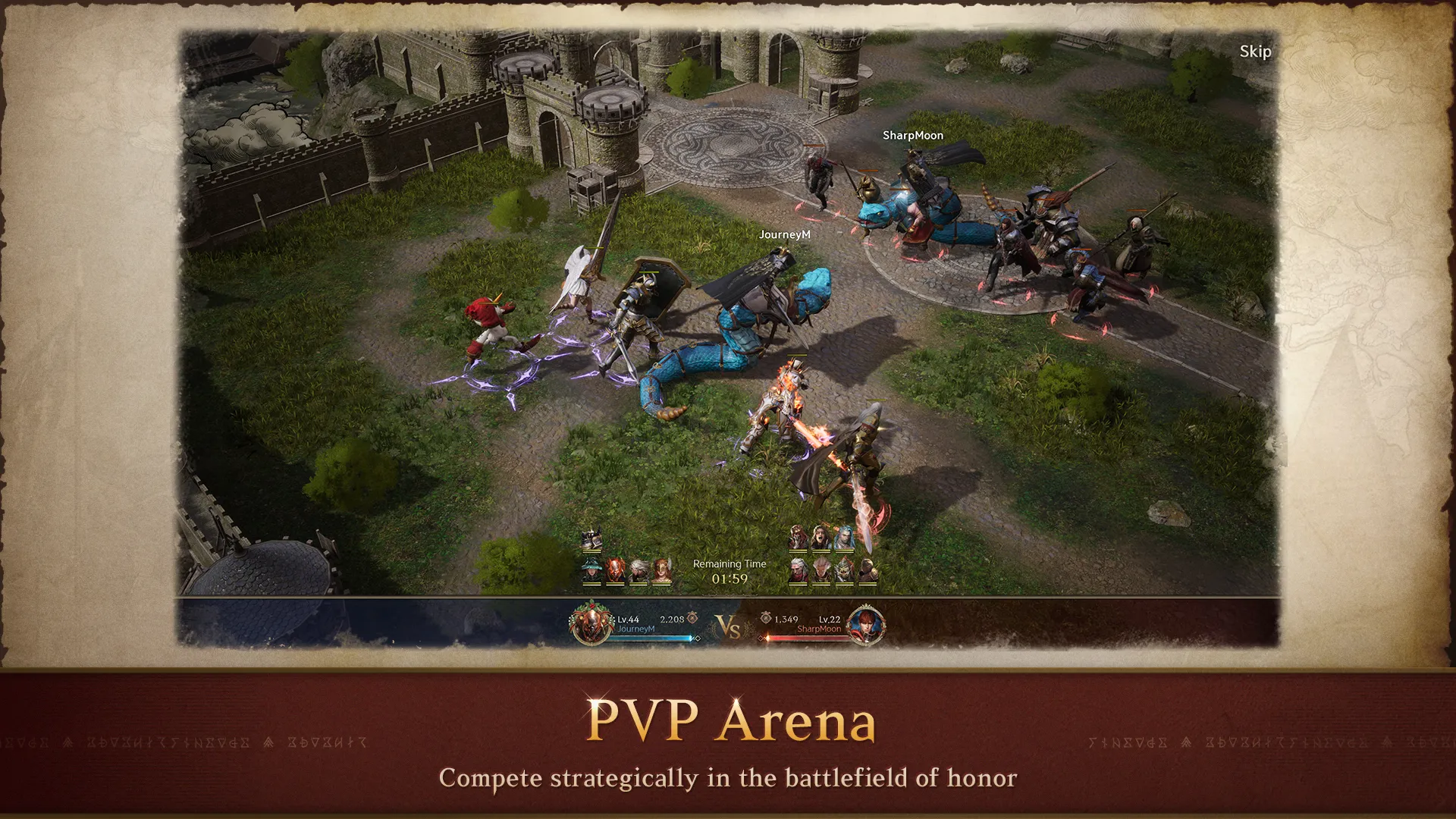Image resolution: width=1456 pixels, height=819 pixels.
Task: Click the Lv.44 label next to JourneyM
Action: (x=629, y=620)
